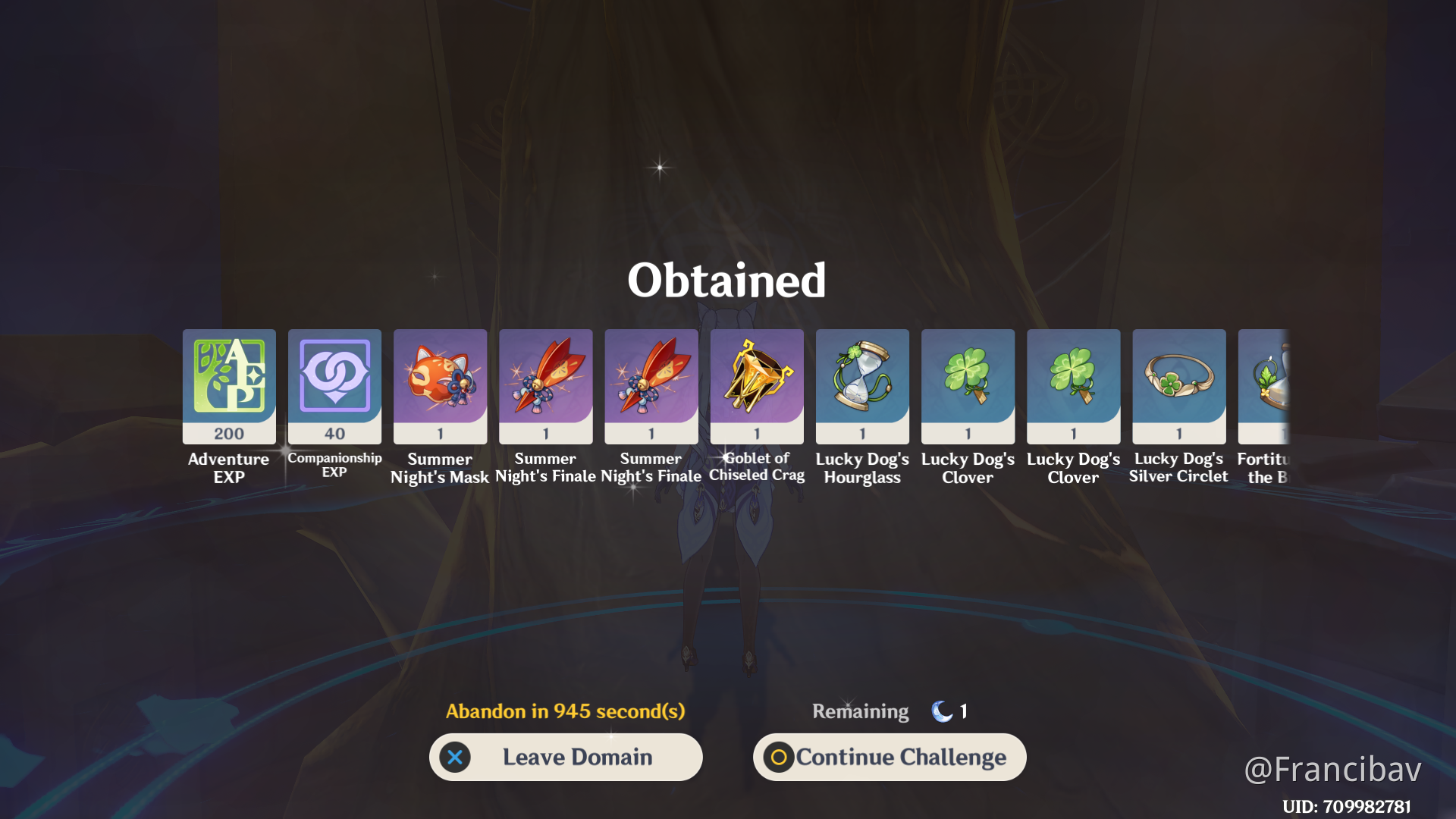The height and width of the screenshot is (819, 1456).
Task: Select the Lucky Dog's Silver Circlet artifact
Action: tap(1178, 387)
